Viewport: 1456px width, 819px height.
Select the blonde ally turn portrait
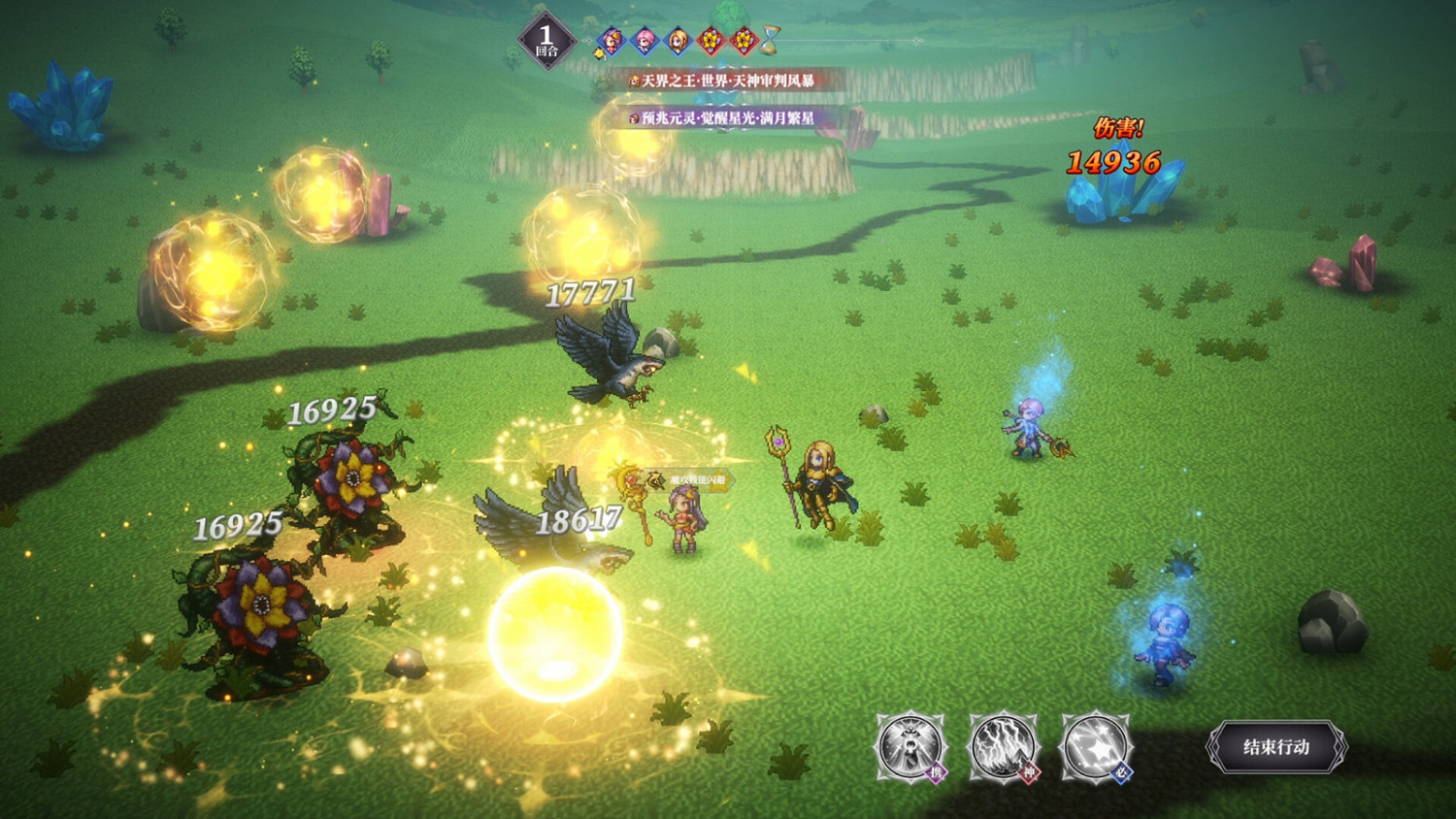[678, 40]
